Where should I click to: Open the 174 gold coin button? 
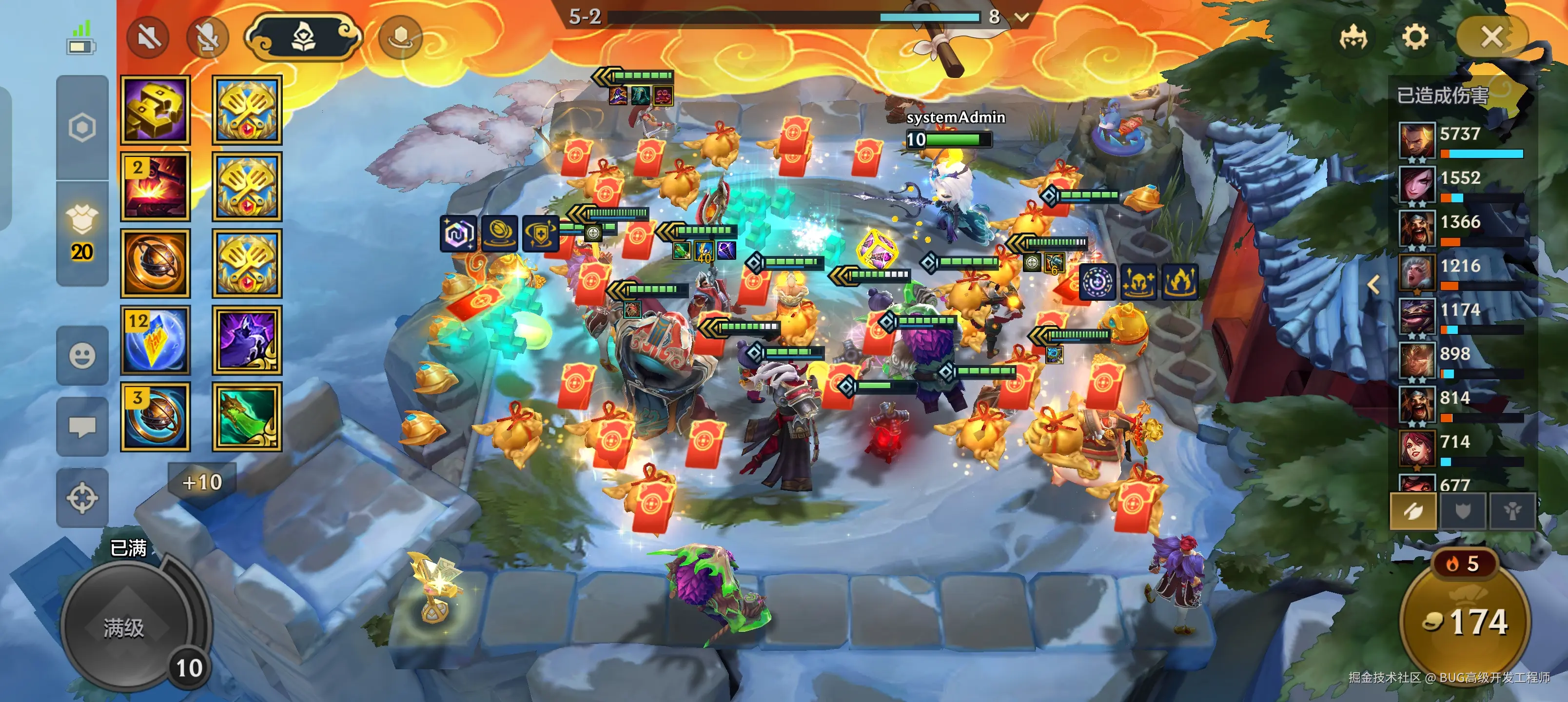(1465, 622)
